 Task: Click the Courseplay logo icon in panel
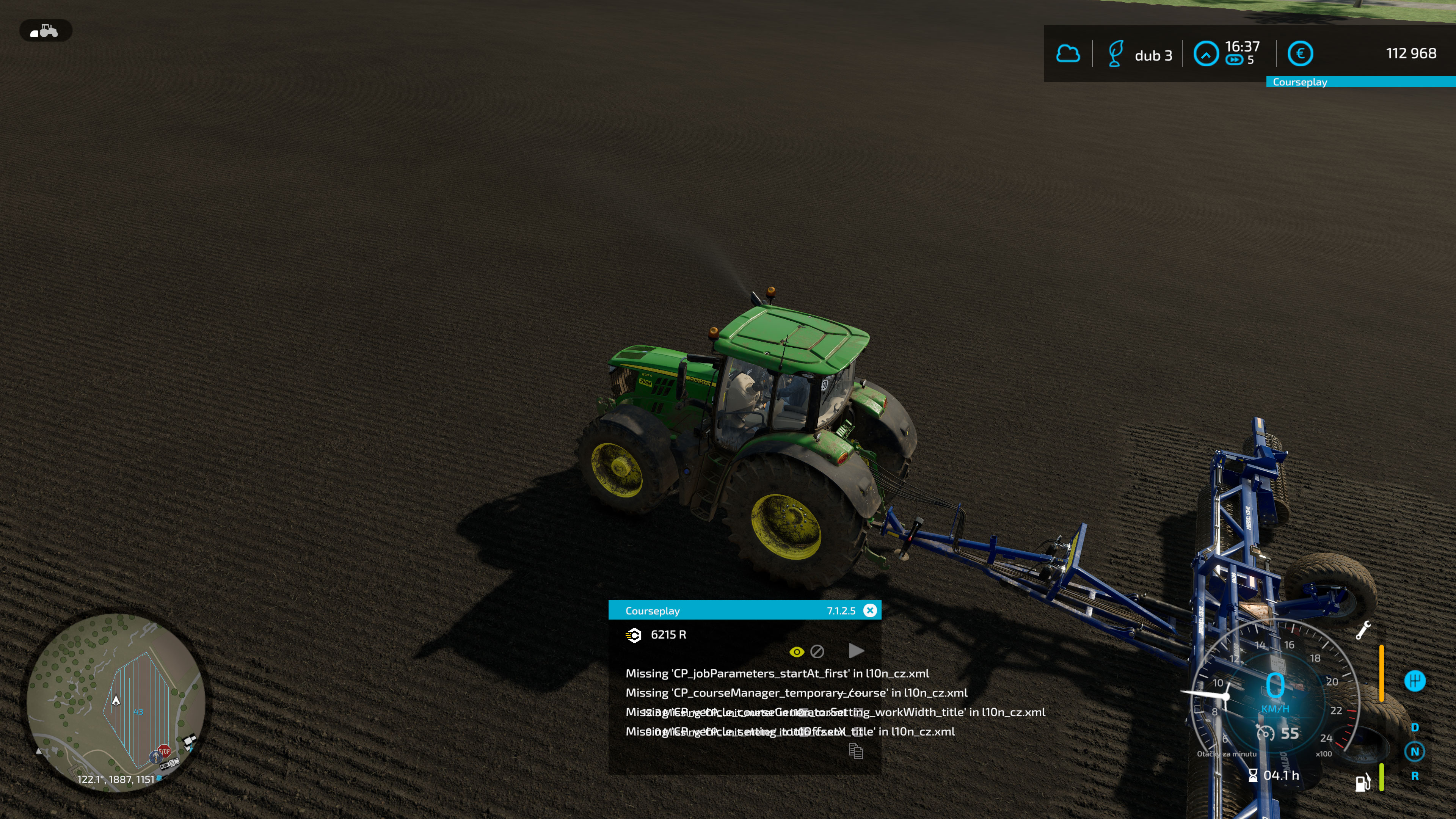[x=634, y=635]
